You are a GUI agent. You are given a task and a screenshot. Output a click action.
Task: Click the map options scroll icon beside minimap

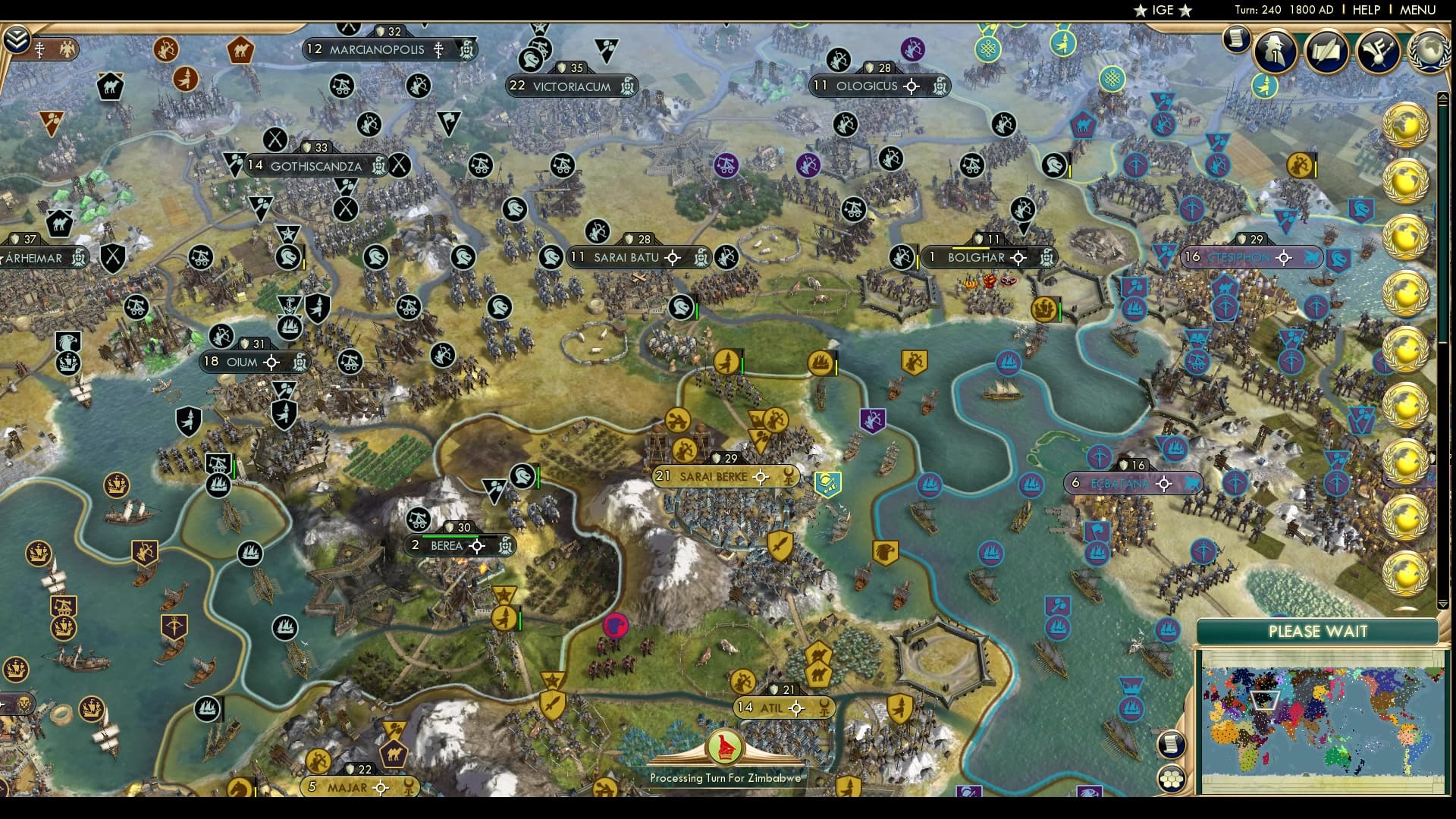point(1171,743)
